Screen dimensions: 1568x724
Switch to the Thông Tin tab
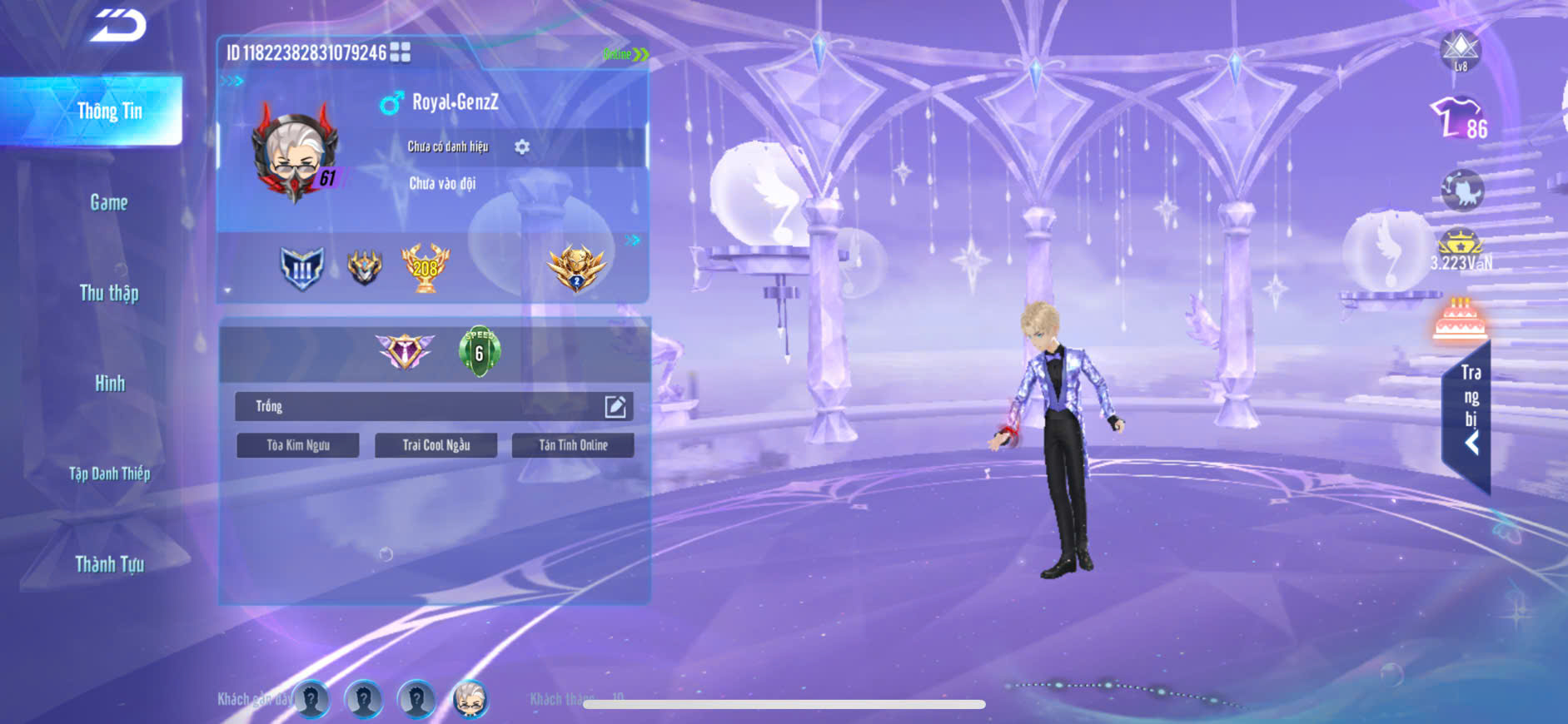[109, 112]
